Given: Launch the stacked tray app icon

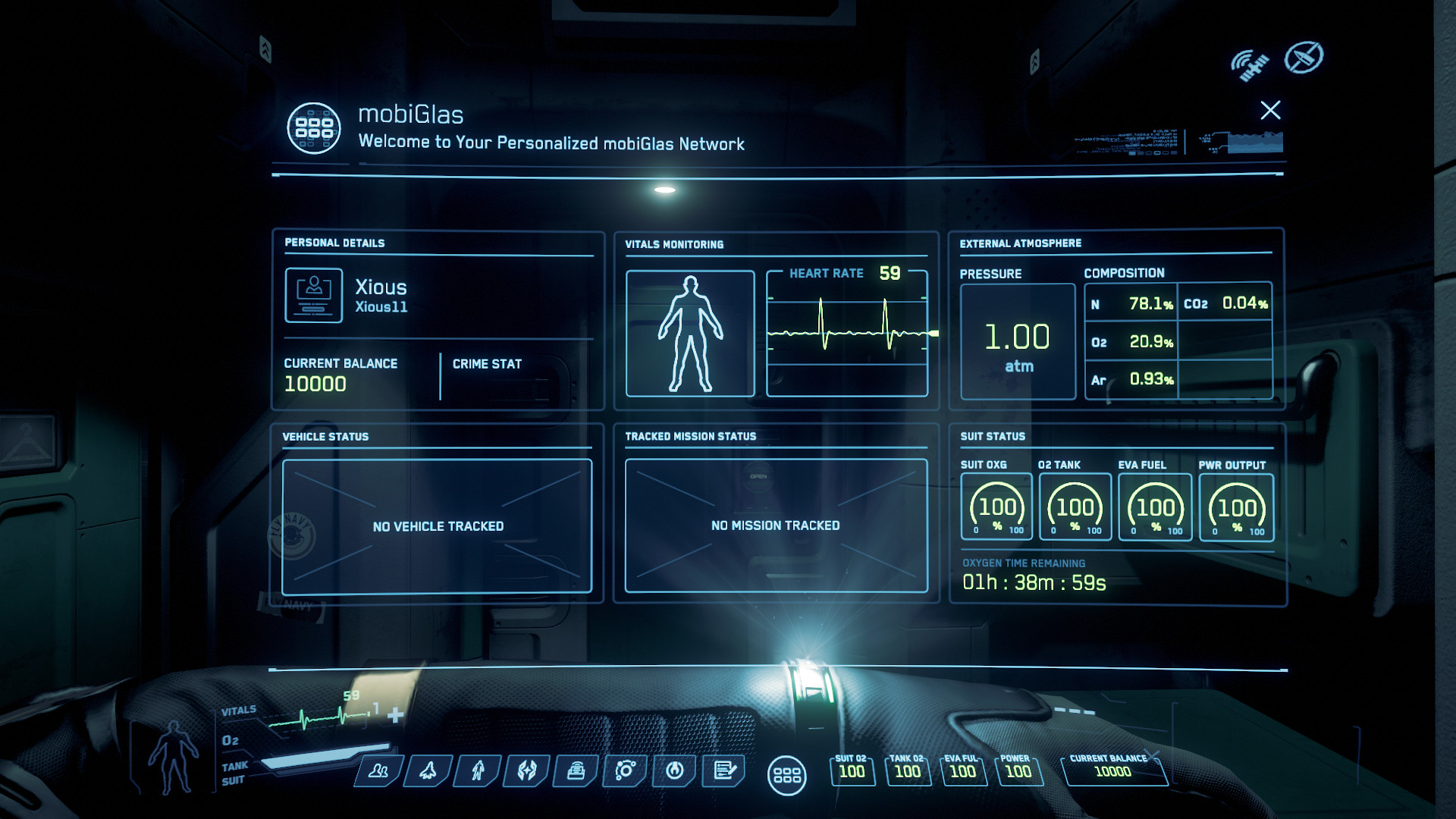Looking at the screenshot, I should 576,771.
